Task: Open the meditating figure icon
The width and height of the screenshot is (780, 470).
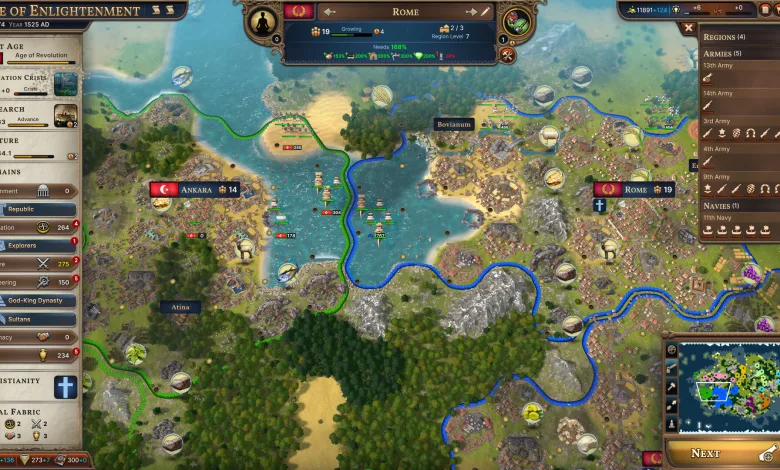Action: point(265,21)
